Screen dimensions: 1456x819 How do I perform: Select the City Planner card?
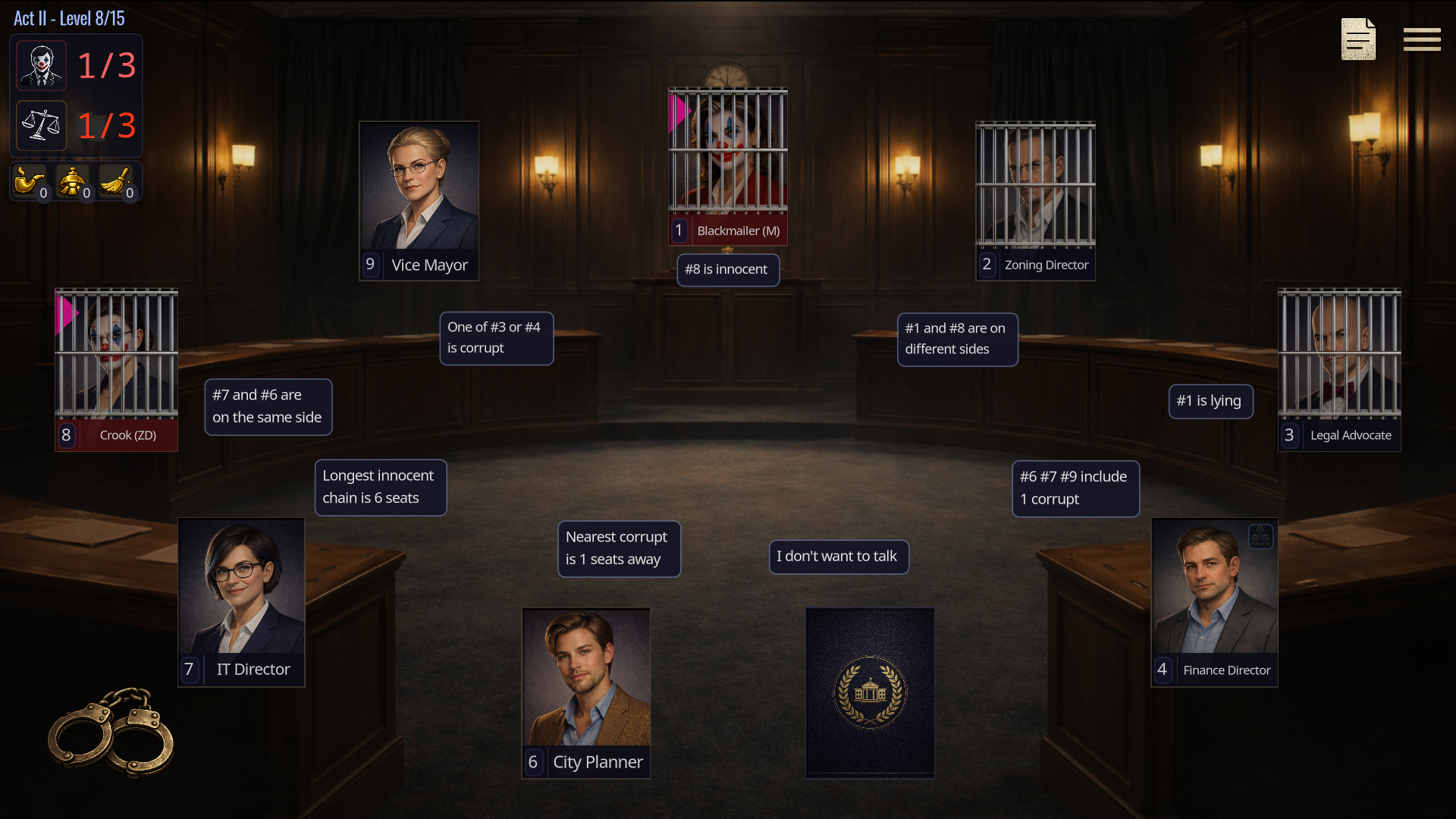(585, 692)
